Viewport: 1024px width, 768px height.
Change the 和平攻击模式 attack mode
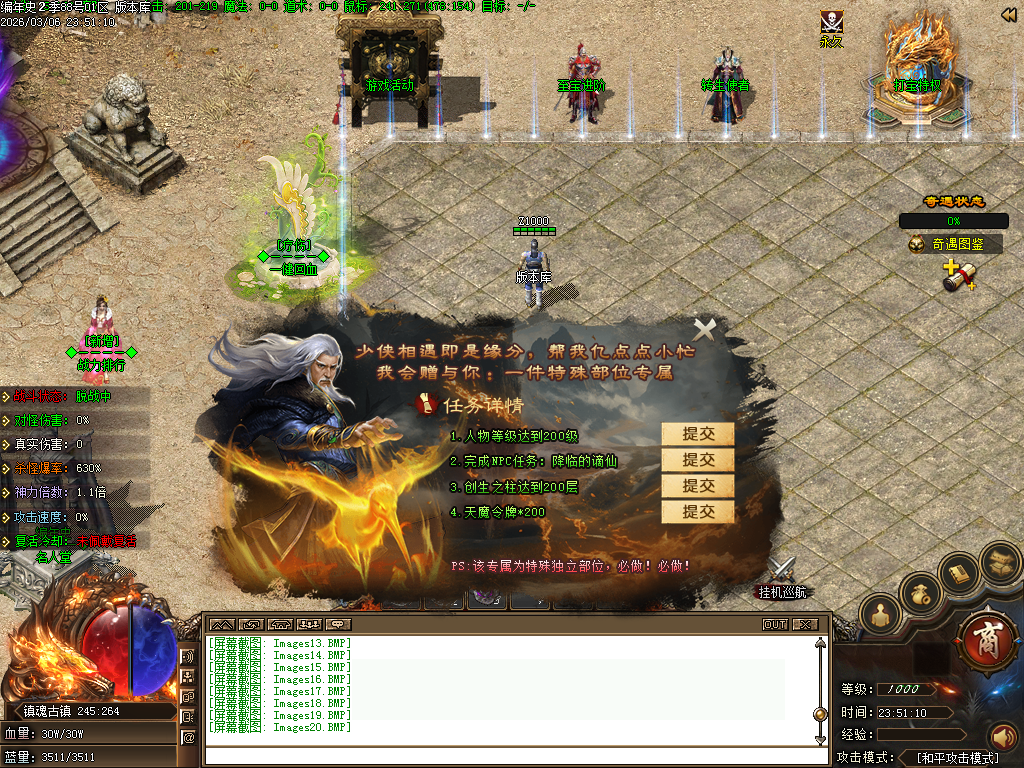click(x=957, y=758)
